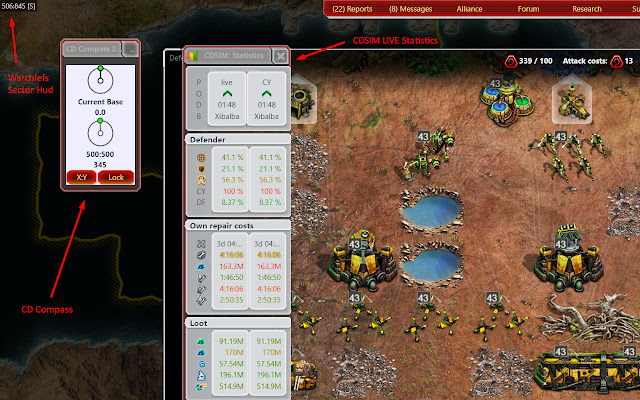Open the Research menu

tap(587, 8)
